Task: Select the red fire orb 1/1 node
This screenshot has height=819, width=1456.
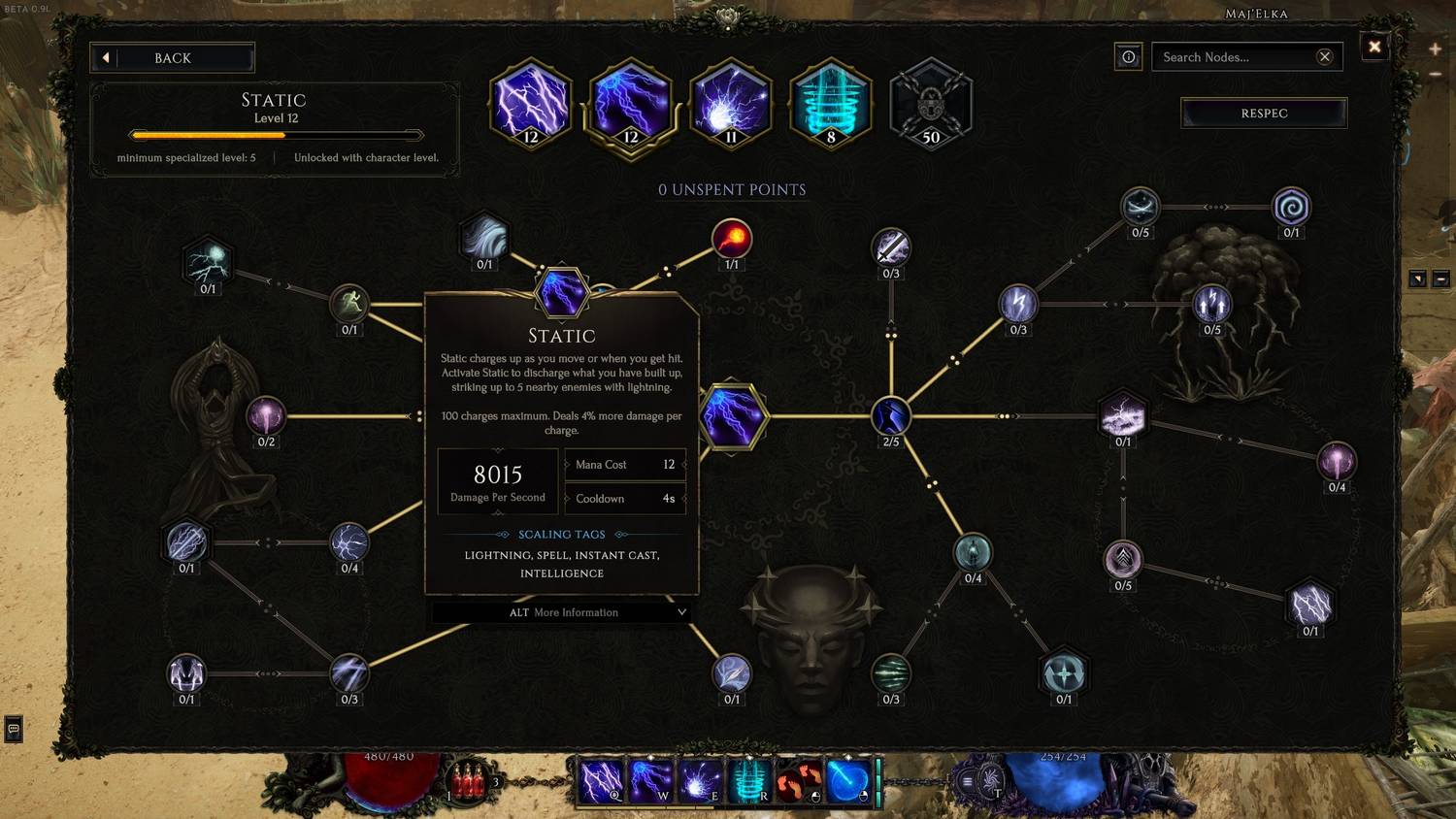Action: point(732,239)
